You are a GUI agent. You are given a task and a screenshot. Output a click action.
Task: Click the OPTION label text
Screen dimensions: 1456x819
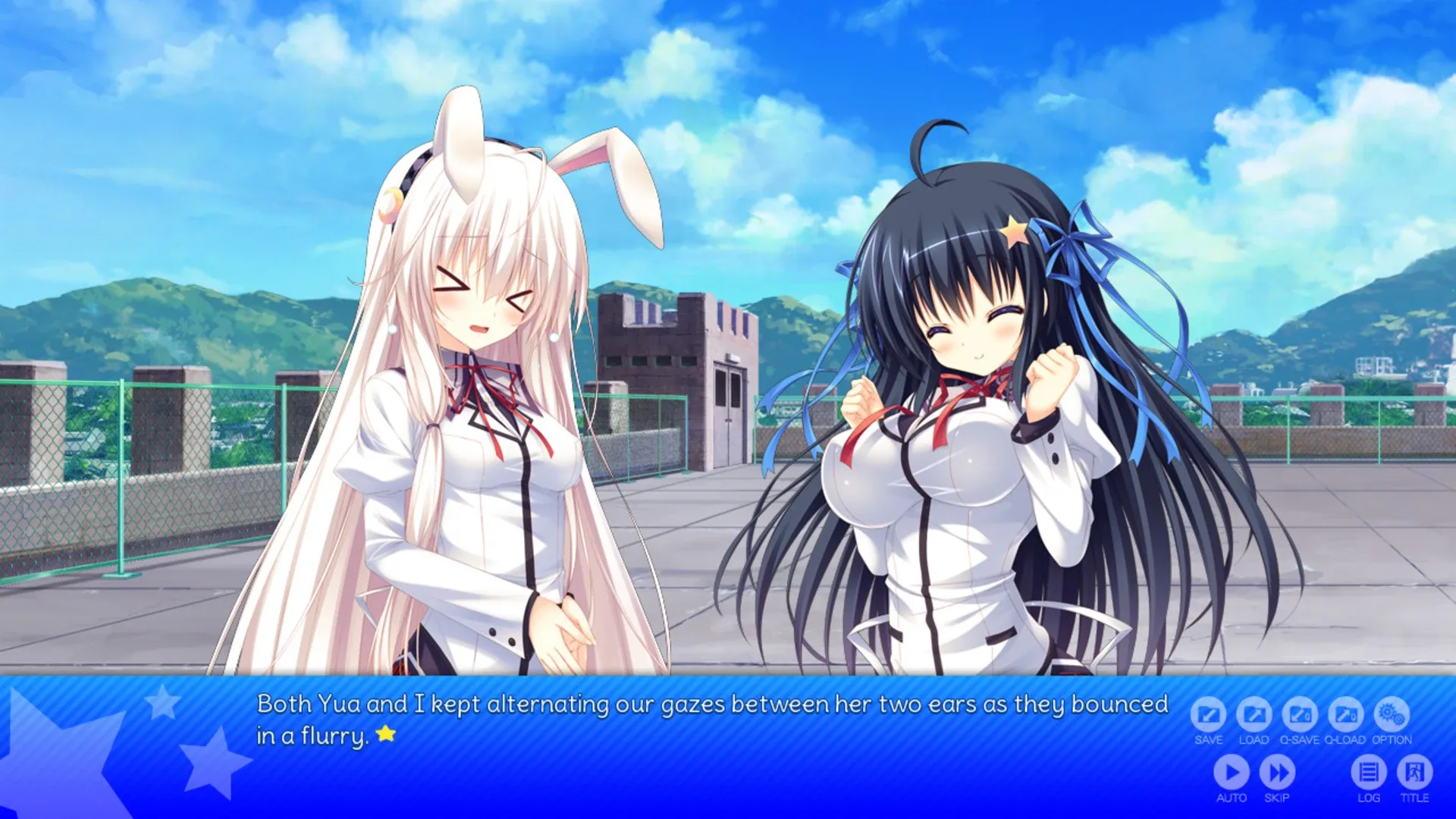1390,741
